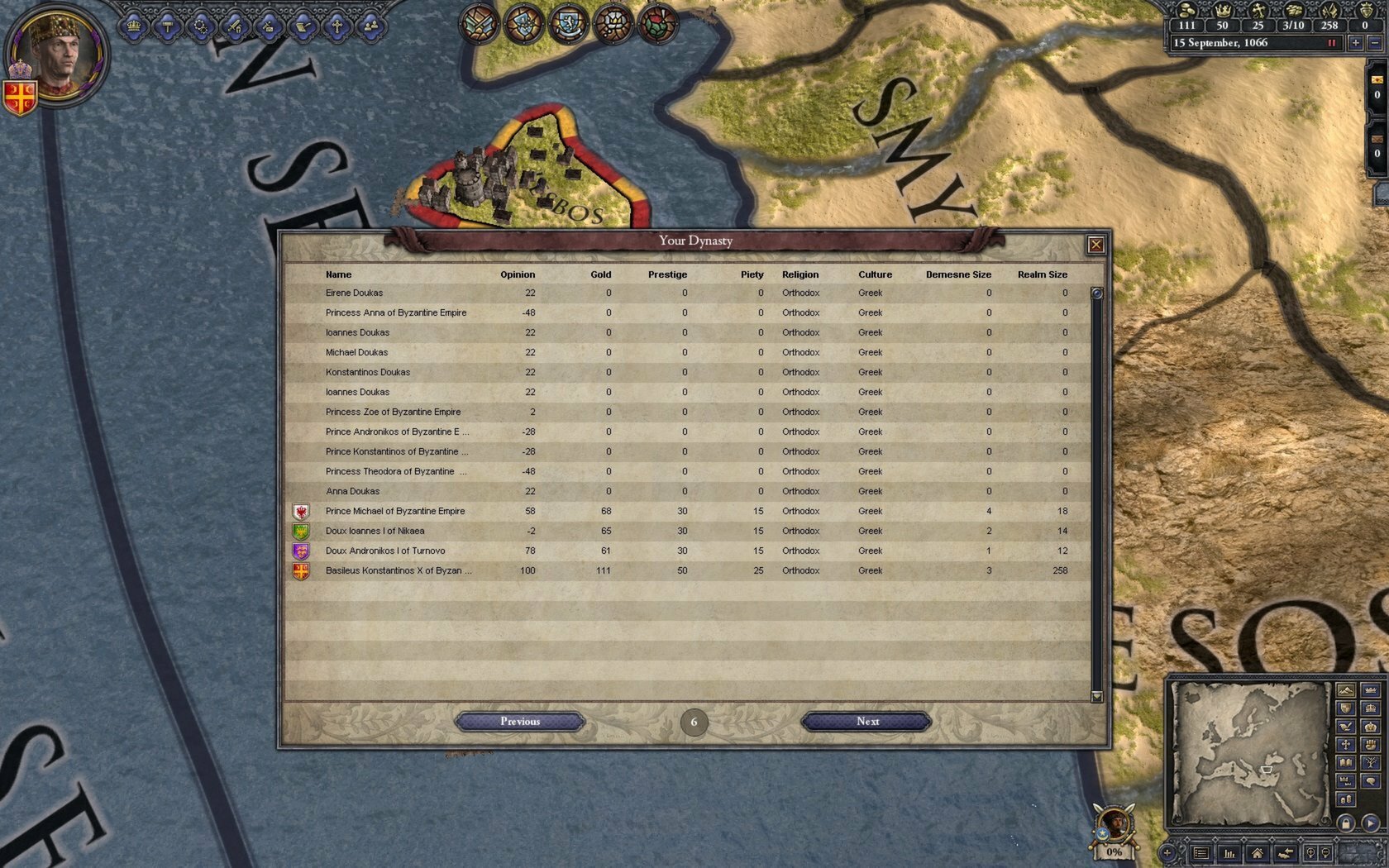Viewport: 1389px width, 868px height.
Task: Open the ledger from the minimap bar
Action: [x=1201, y=854]
